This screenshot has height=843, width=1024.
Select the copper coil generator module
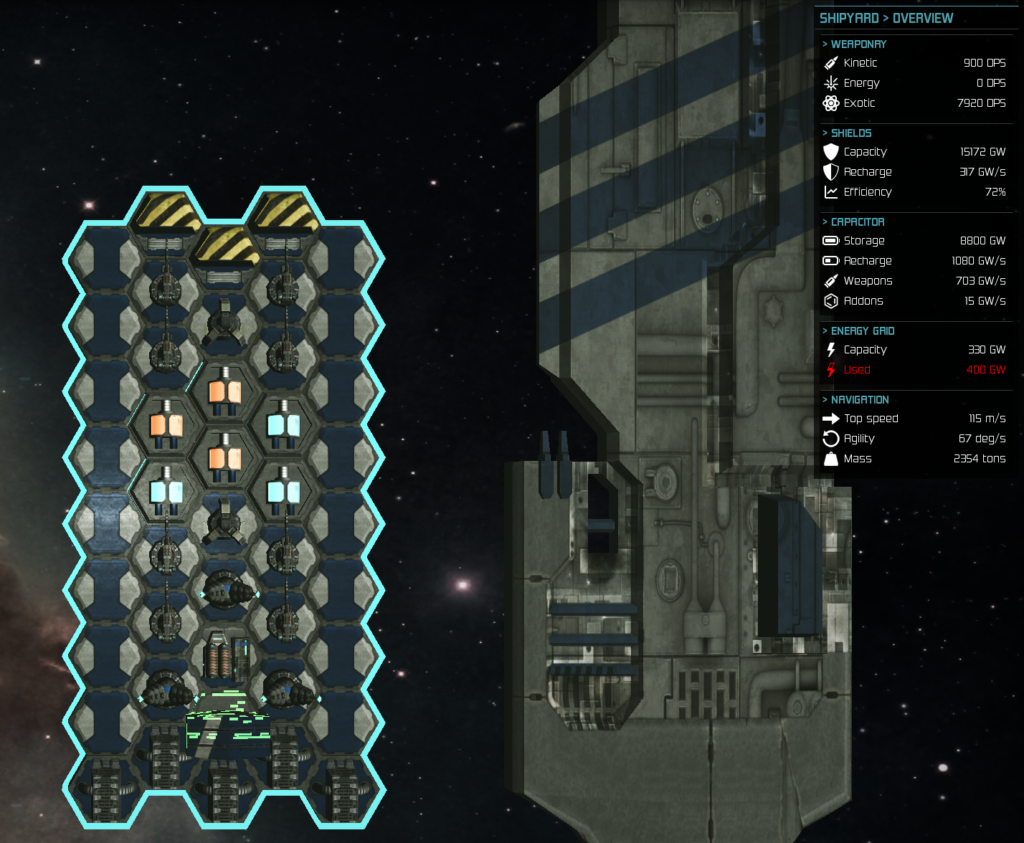[224, 659]
